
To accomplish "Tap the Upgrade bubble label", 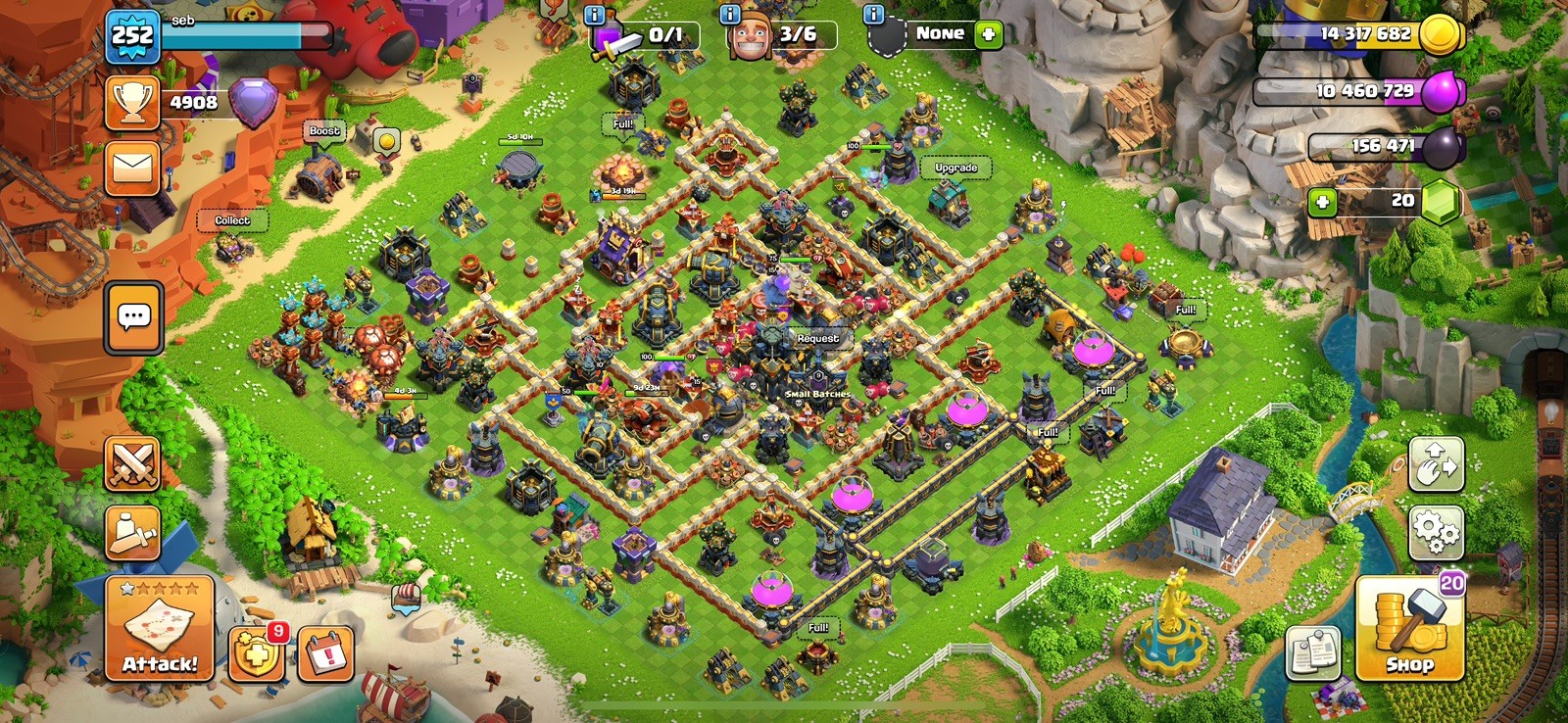I will pyautogui.click(x=955, y=168).
